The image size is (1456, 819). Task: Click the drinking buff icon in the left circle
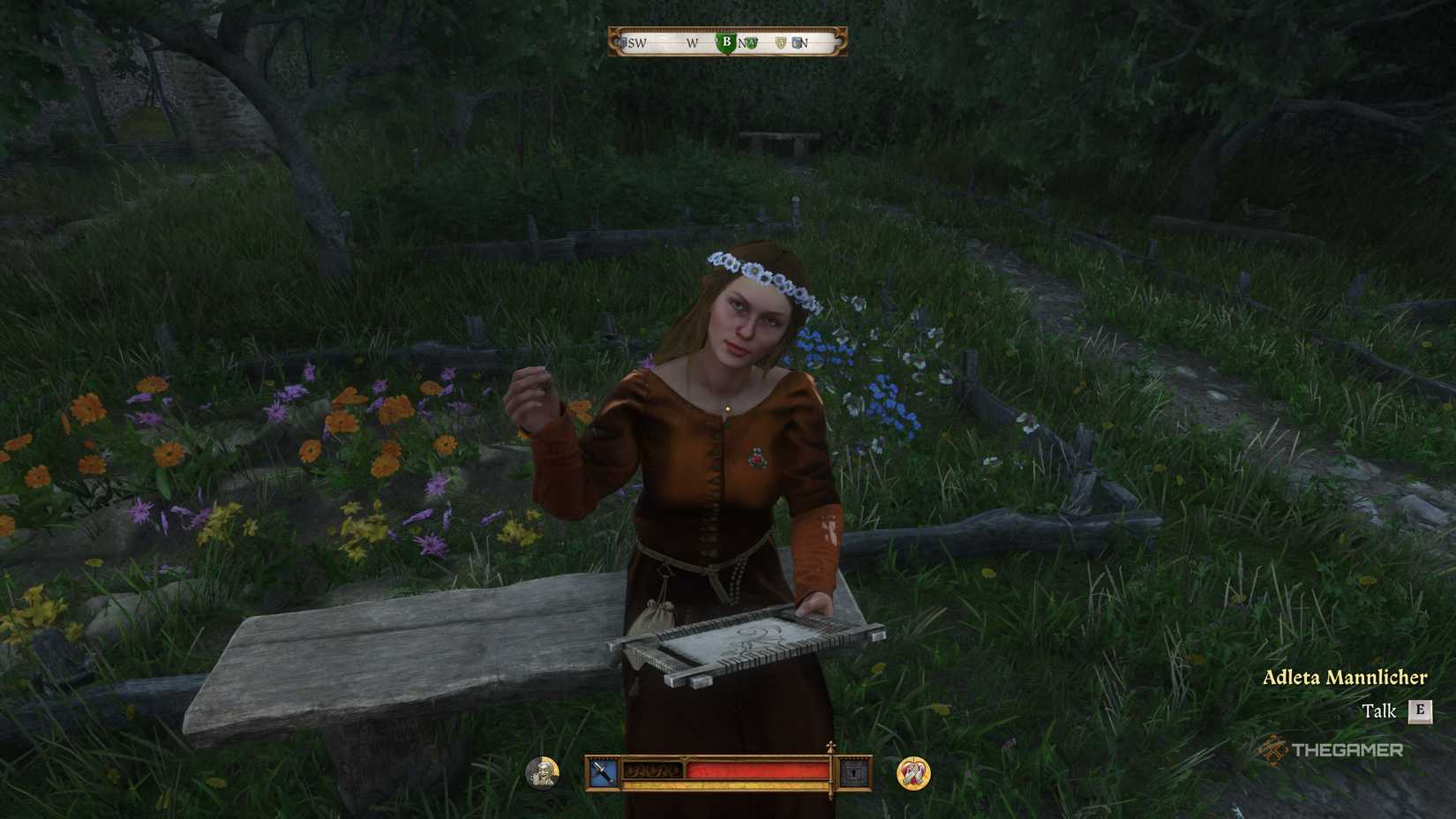pyautogui.click(x=541, y=770)
